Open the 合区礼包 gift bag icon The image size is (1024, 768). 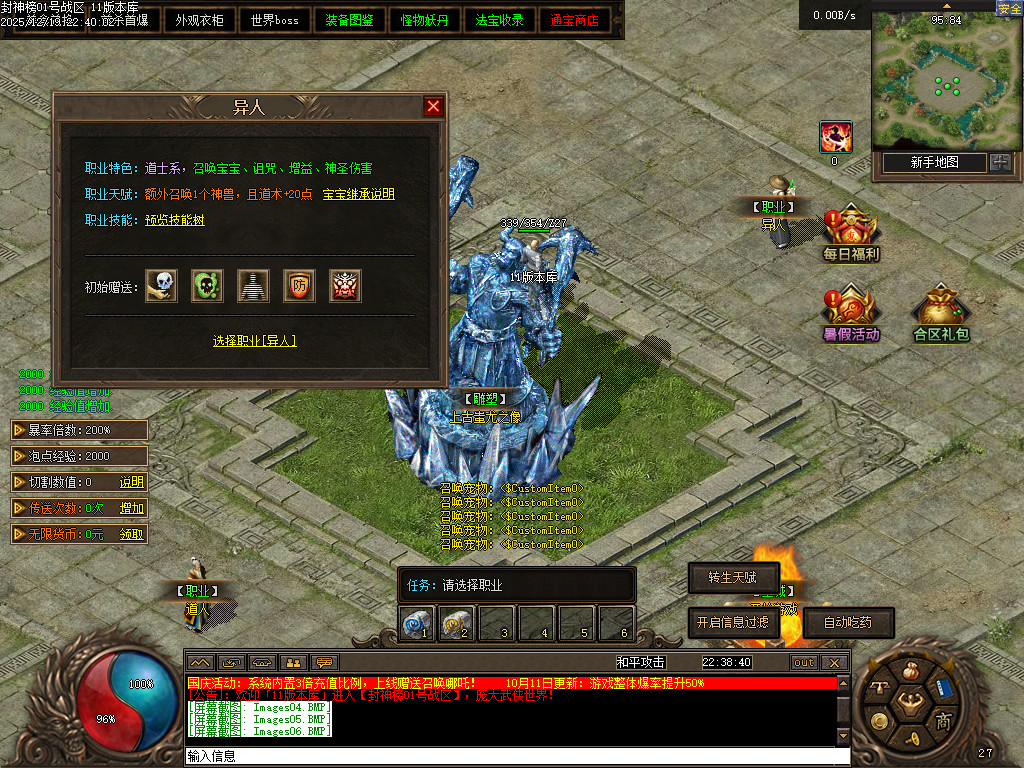(941, 312)
